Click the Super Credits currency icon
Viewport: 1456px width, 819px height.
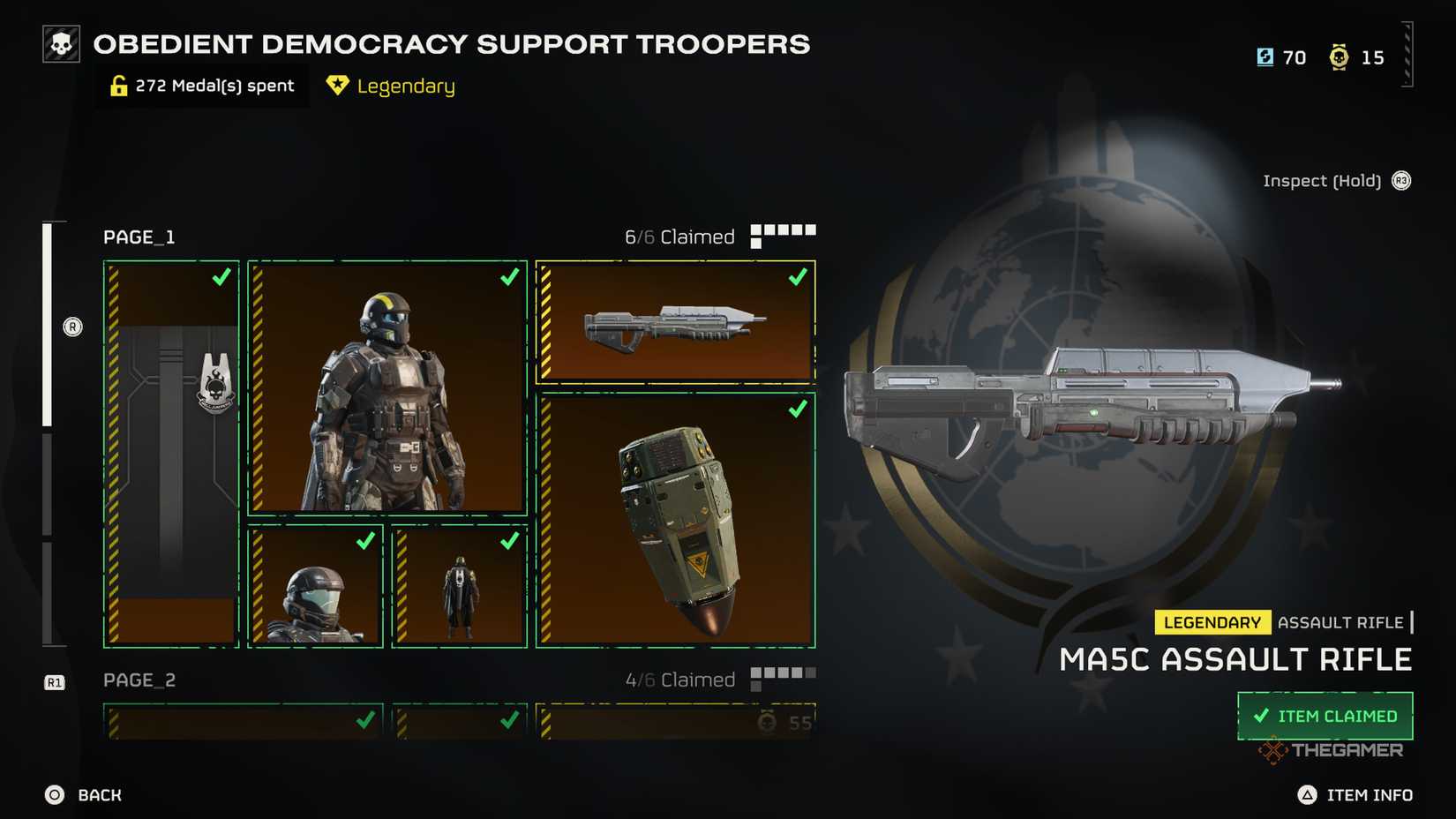point(1264,56)
